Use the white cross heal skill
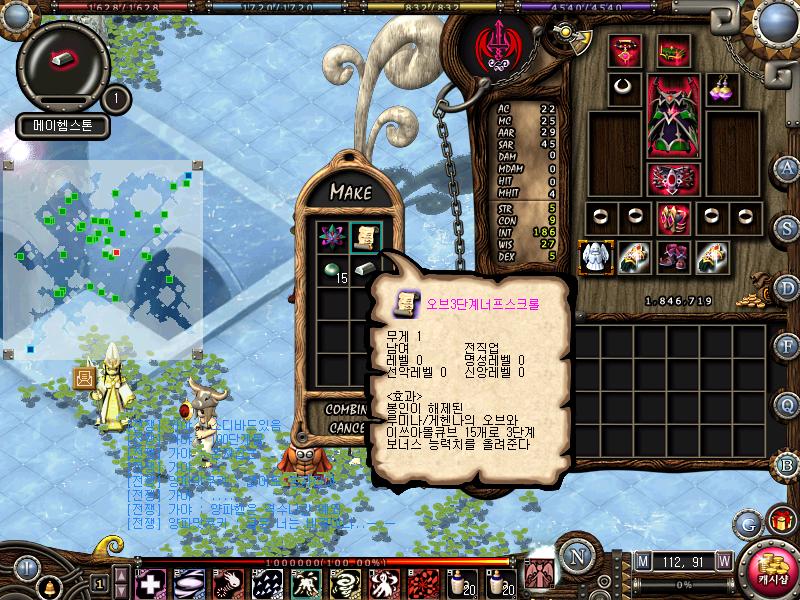Viewport: 800px width, 600px height. click(151, 583)
